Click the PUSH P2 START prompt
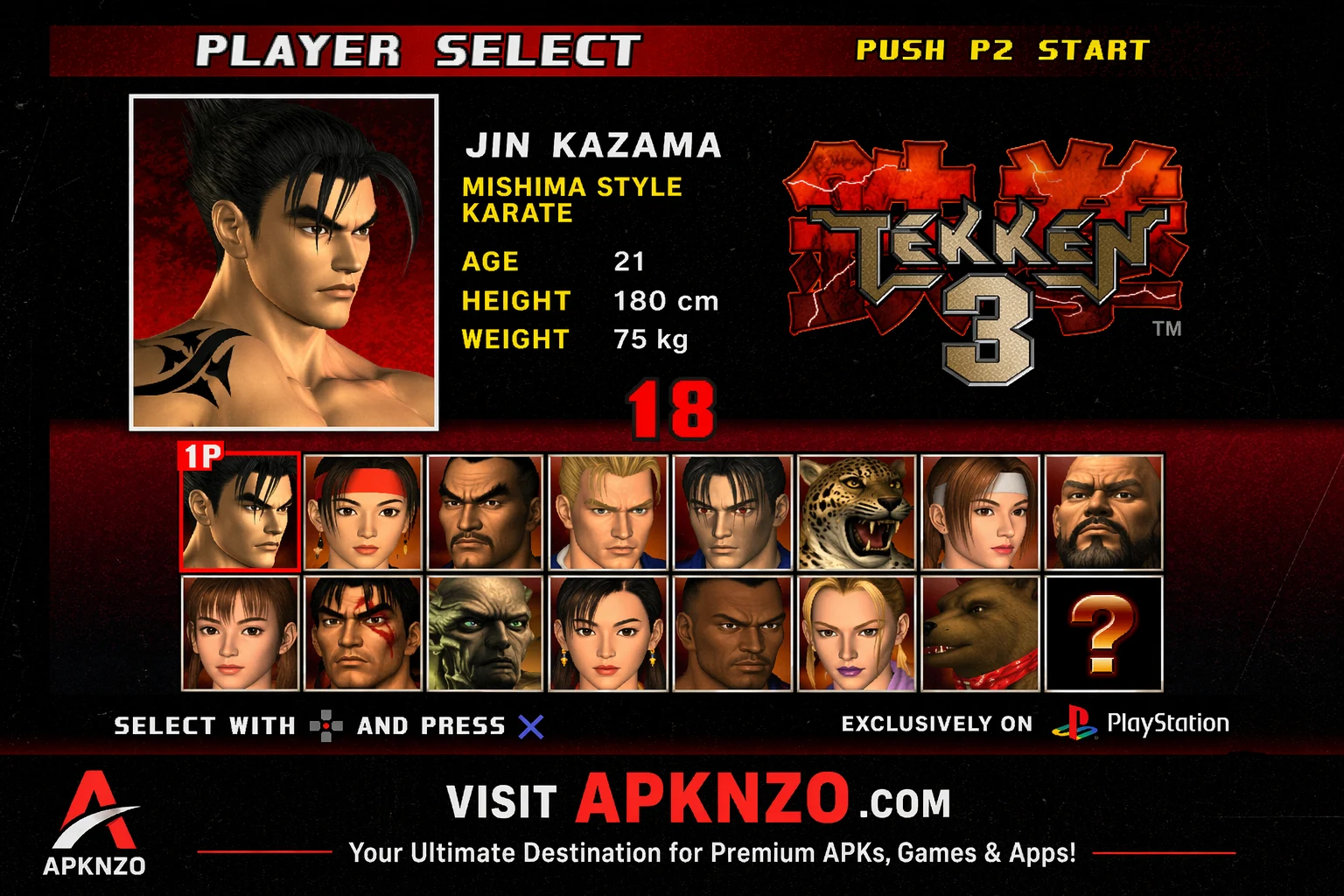Screen dimensions: 1344x896 pyautogui.click(x=1003, y=51)
